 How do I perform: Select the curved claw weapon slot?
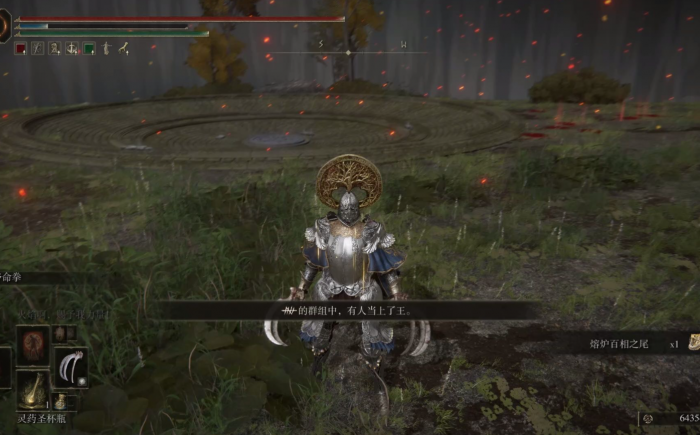(70, 367)
